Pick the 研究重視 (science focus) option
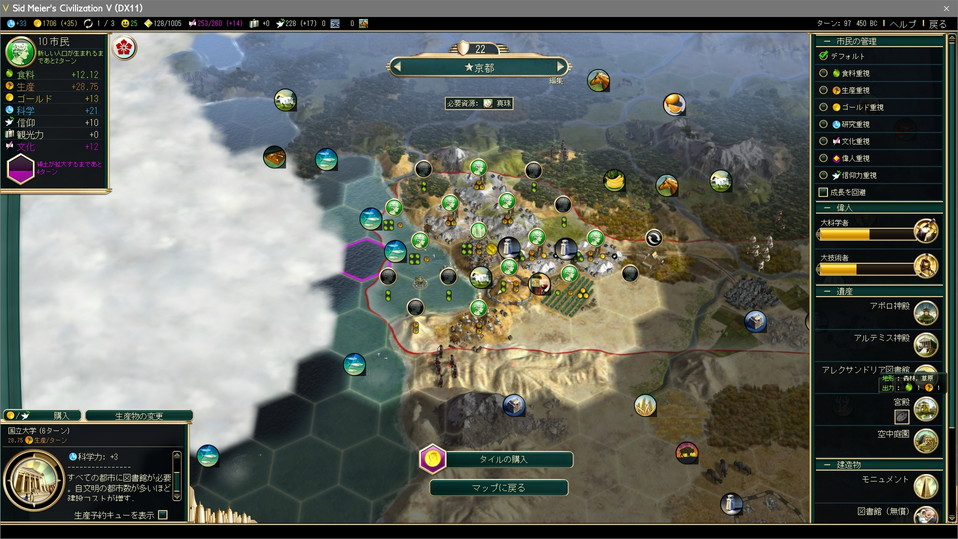 (x=823, y=124)
